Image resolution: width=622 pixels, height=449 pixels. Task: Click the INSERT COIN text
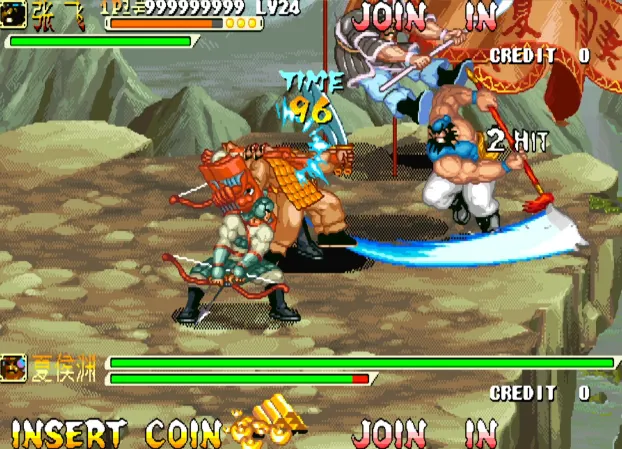pyautogui.click(x=115, y=433)
